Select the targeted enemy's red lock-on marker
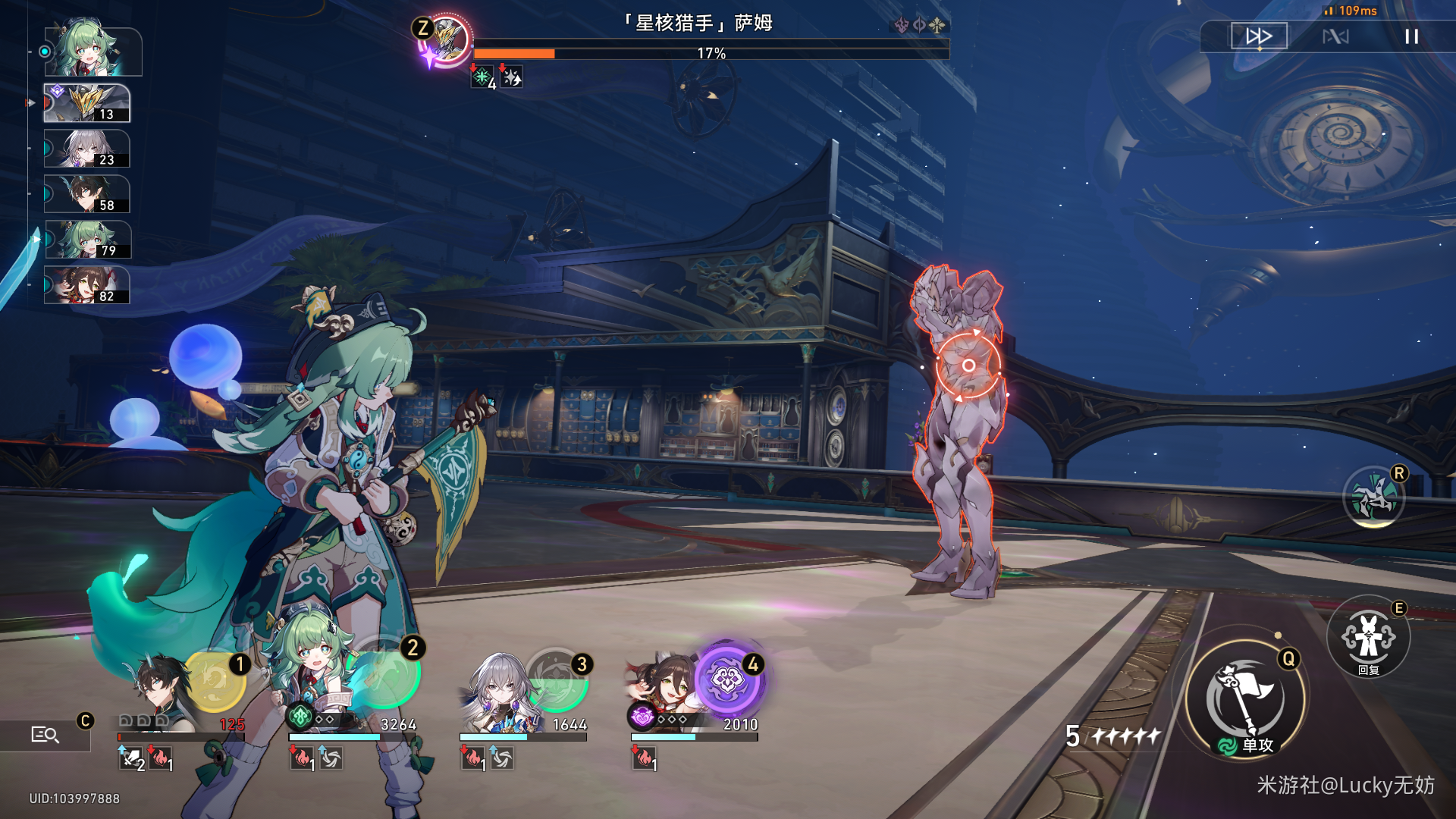 pos(968,366)
